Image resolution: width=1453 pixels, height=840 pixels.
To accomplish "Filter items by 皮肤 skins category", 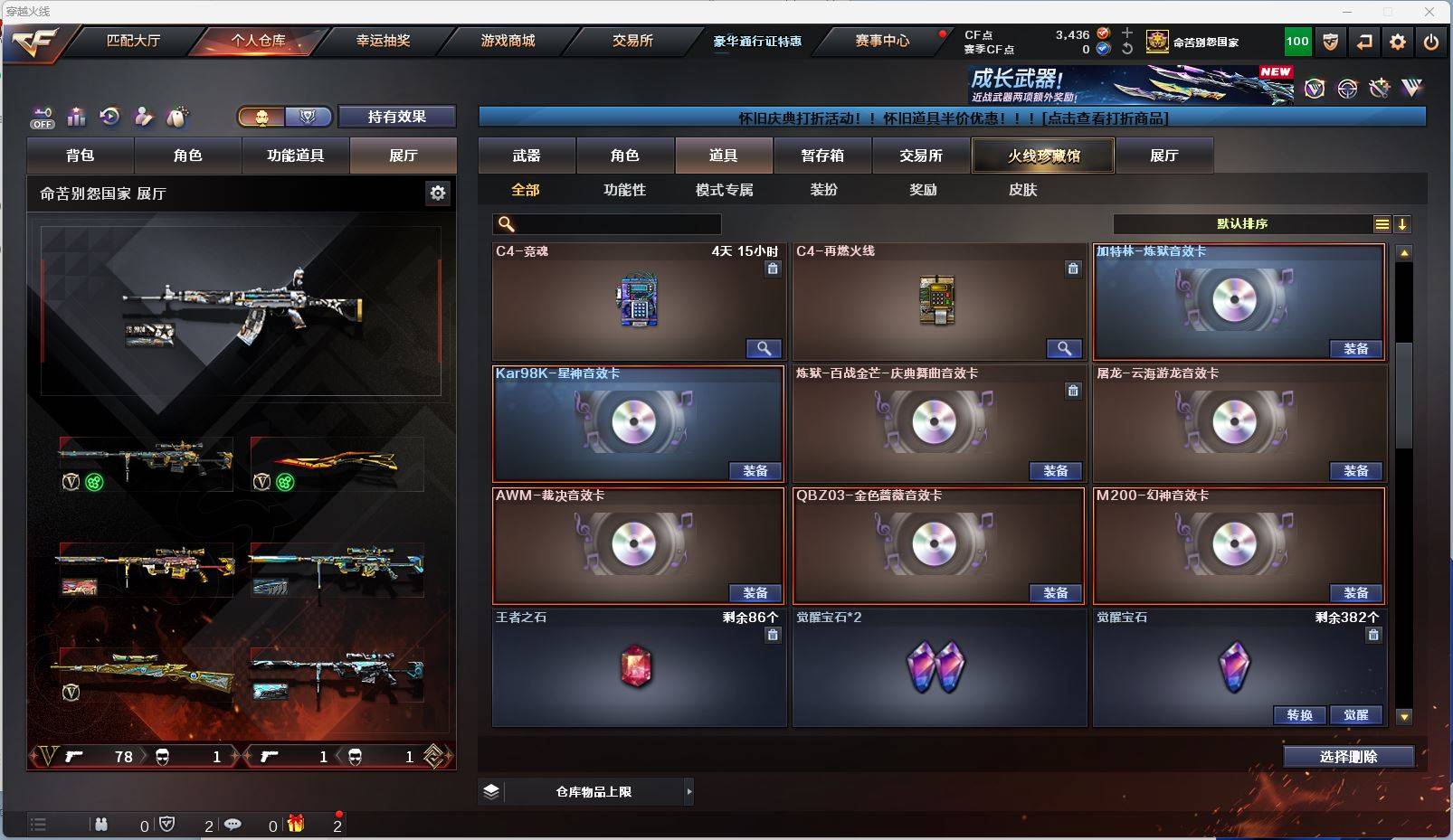I will [x=1022, y=190].
